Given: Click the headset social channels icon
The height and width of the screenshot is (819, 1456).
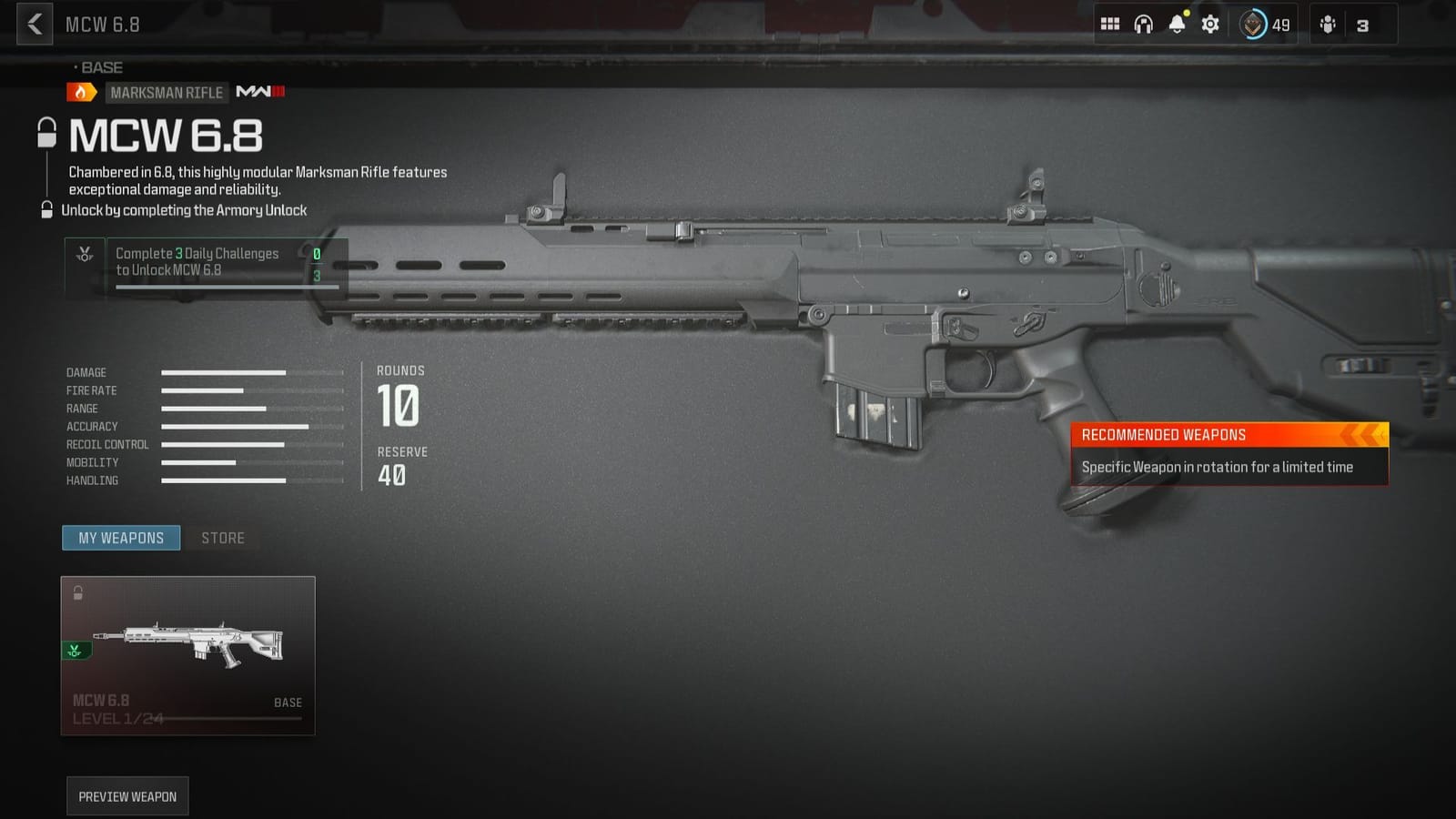Looking at the screenshot, I should tap(1144, 25).
